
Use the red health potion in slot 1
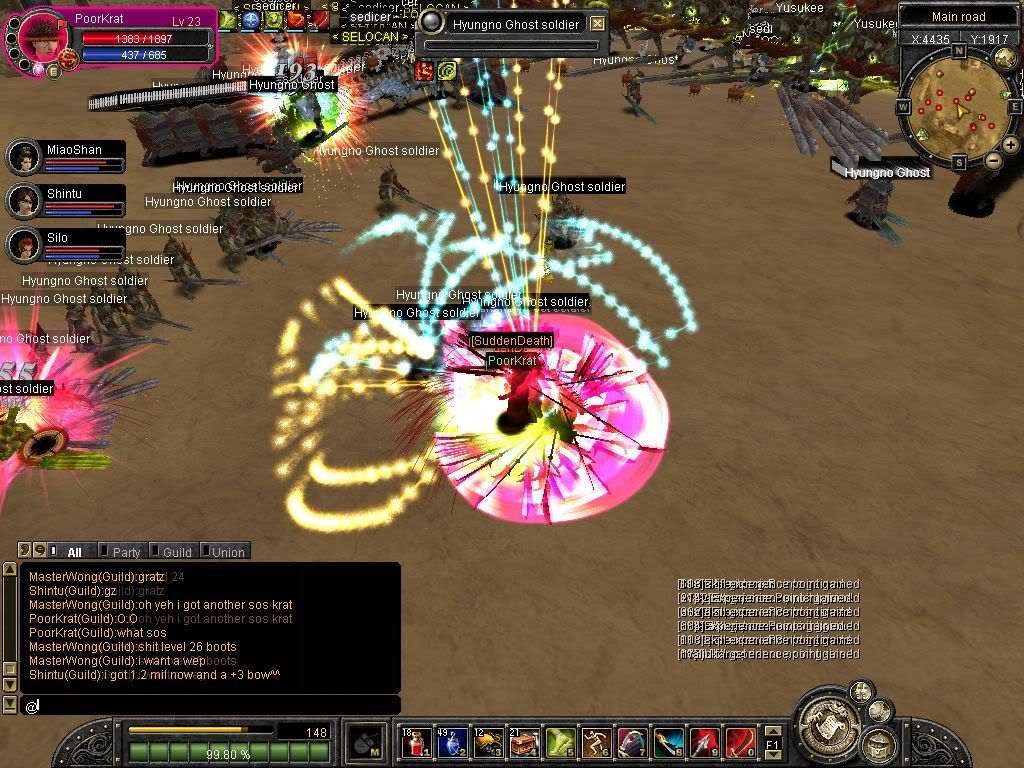[x=417, y=742]
